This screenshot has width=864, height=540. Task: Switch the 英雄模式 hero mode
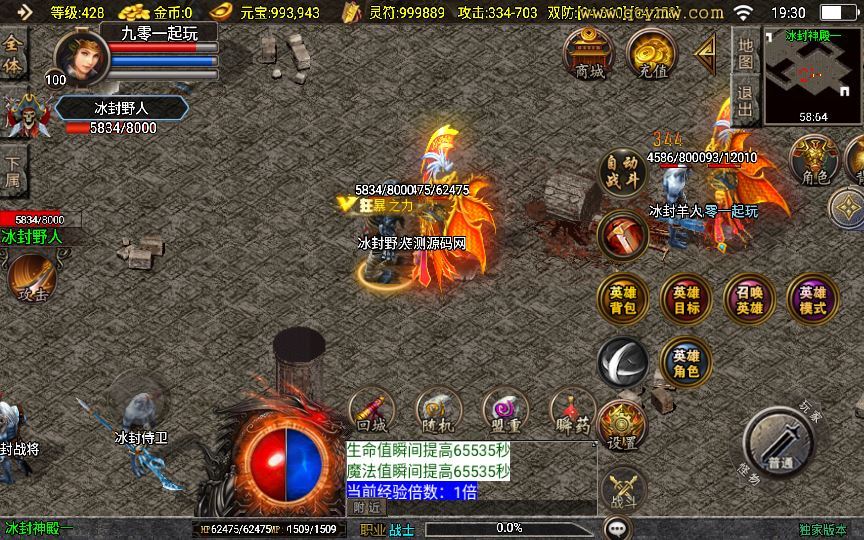pyautogui.click(x=812, y=299)
